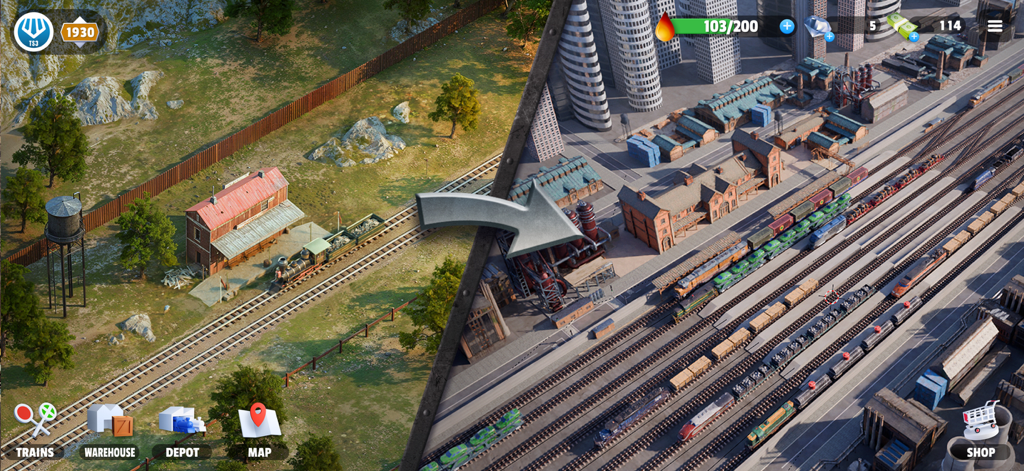
Task: Open the Warehouse
Action: point(109,428)
